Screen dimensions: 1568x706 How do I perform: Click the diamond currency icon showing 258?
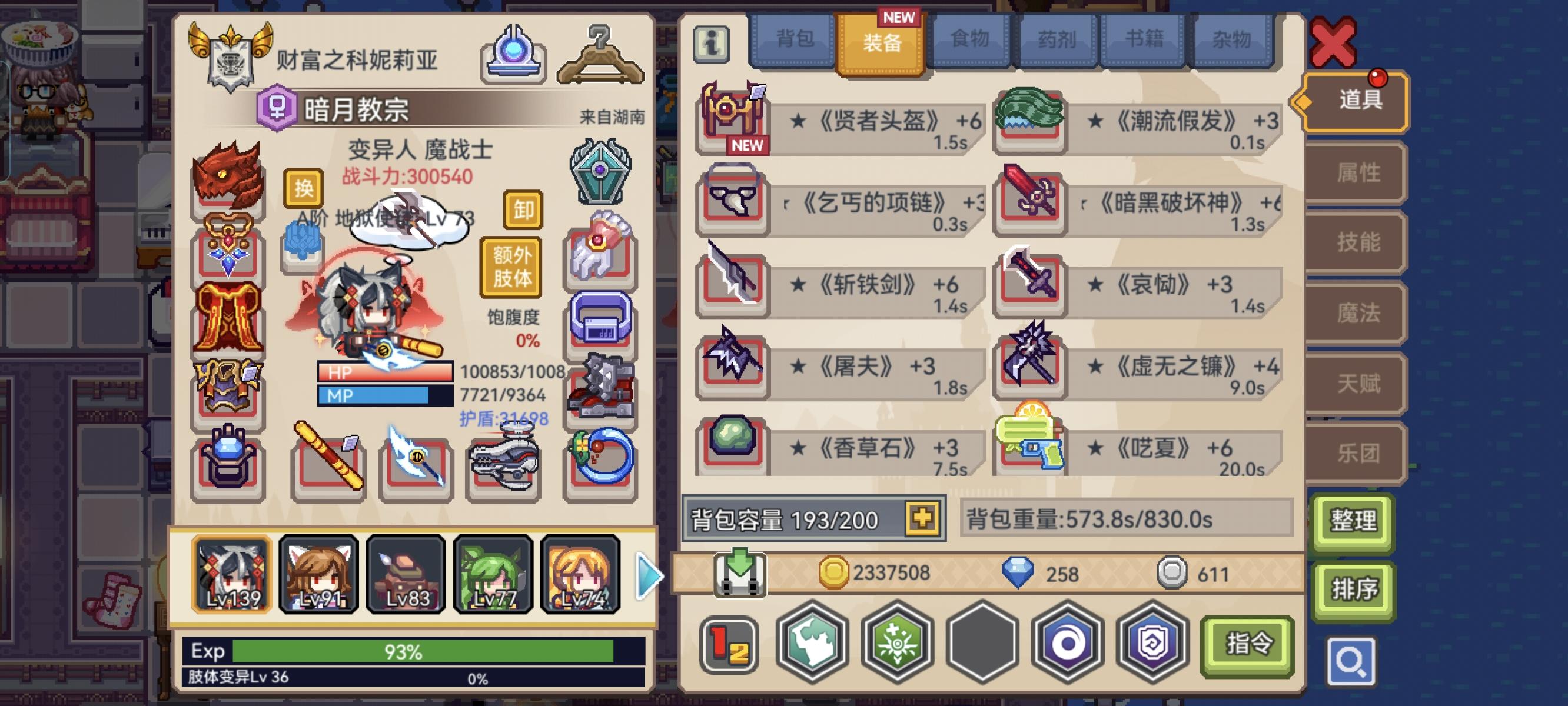coord(1018,572)
